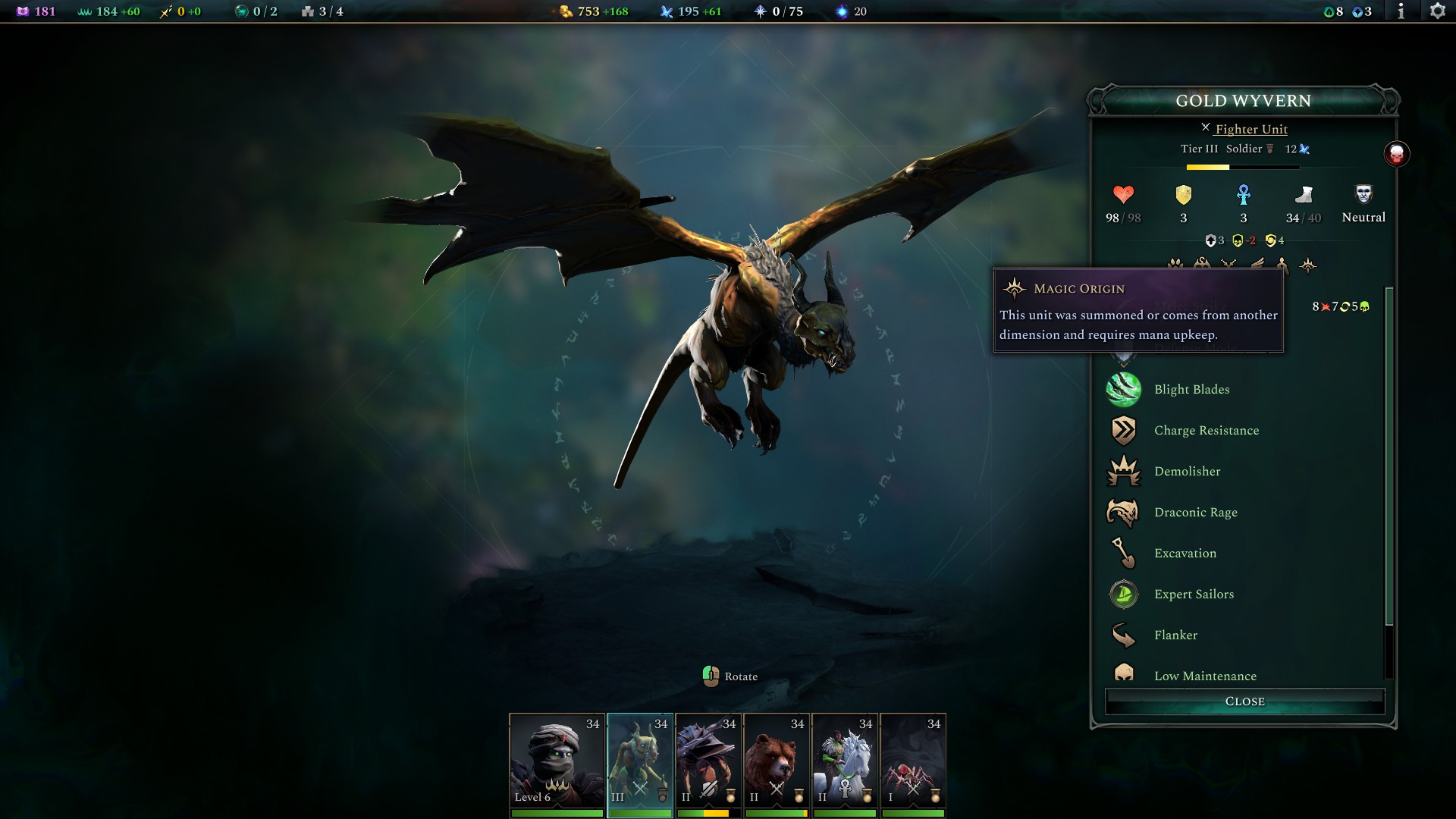Screen dimensions: 1456x819
Task: Click the mana resource icon in top bar
Action: pos(666,11)
